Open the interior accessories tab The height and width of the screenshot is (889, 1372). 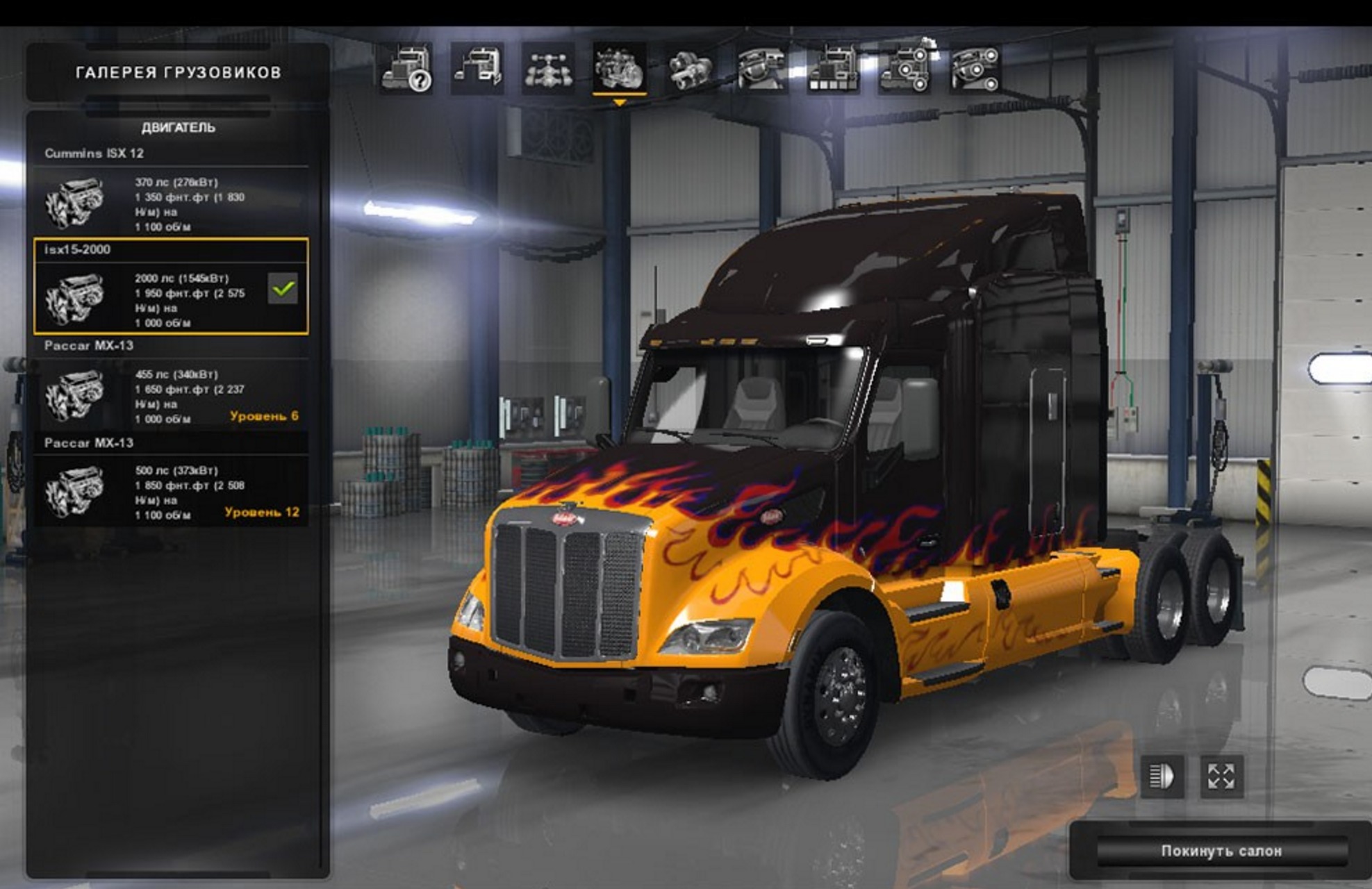(975, 69)
